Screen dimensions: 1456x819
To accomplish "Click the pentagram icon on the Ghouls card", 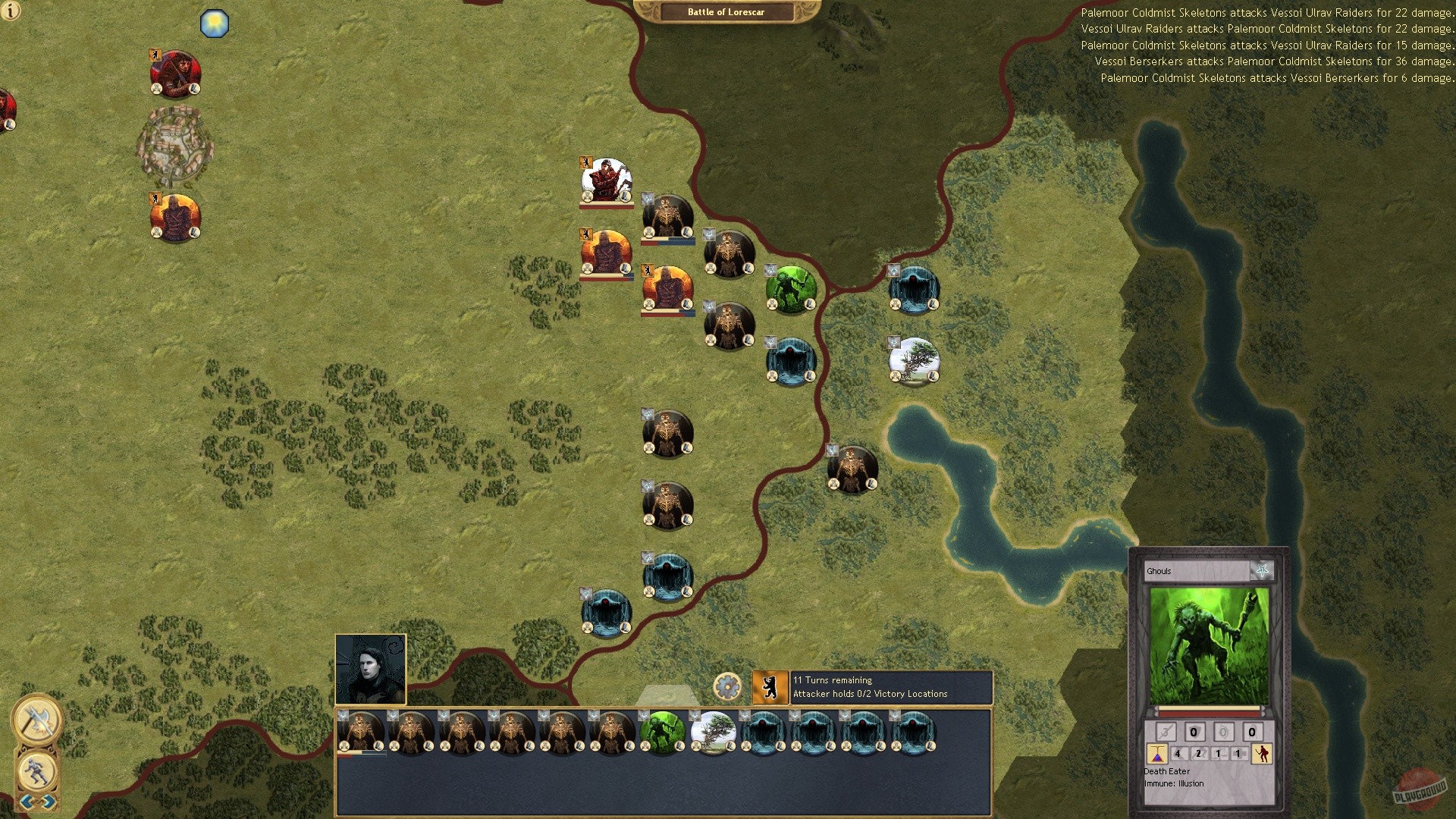I will coord(1263,572).
